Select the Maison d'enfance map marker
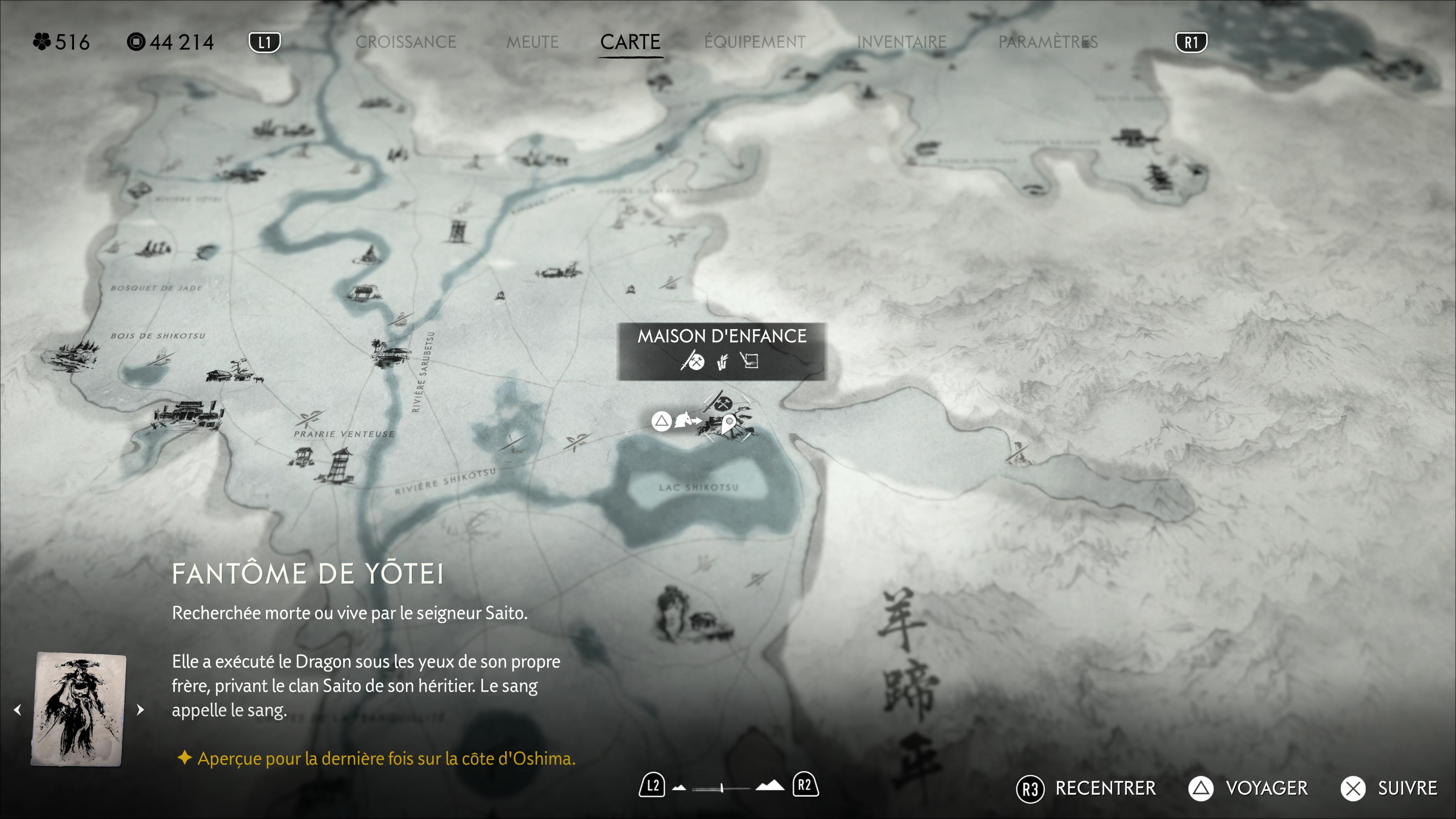 [728, 421]
